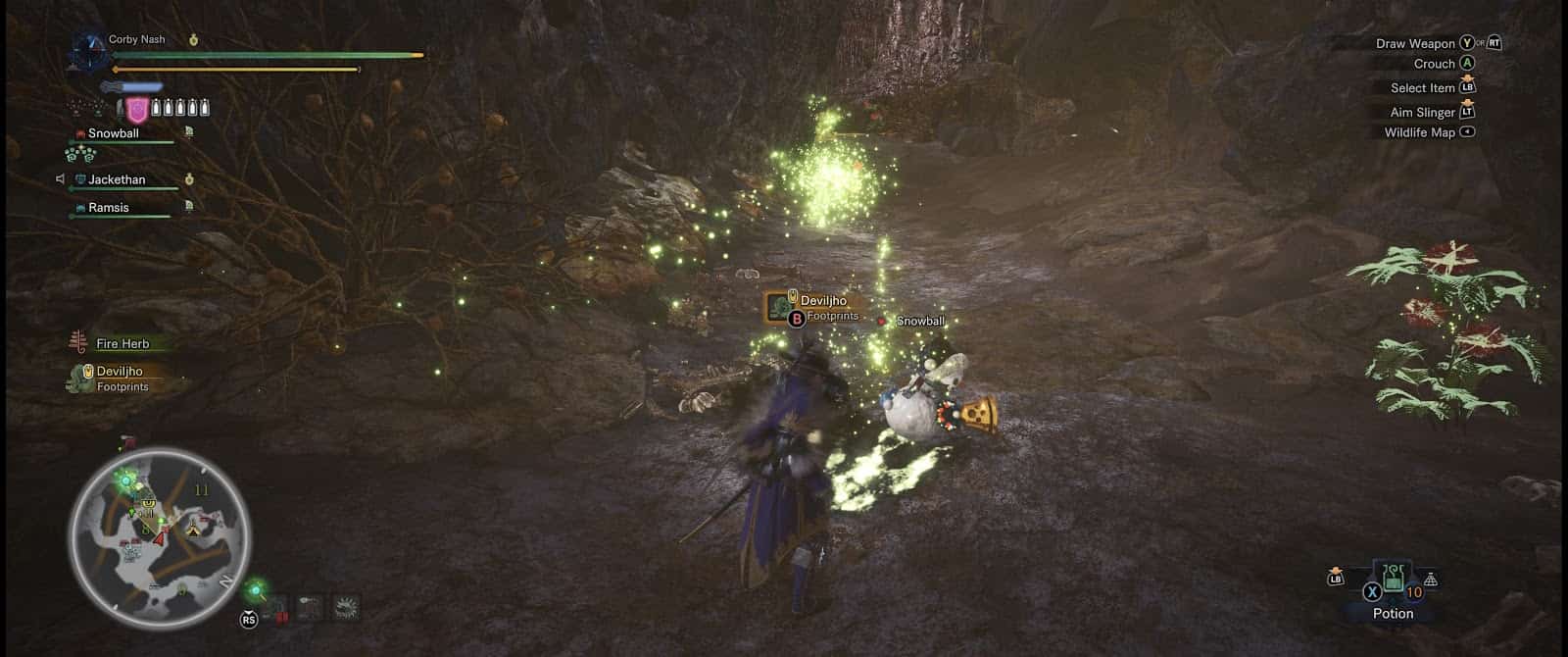Viewport: 1568px width, 657px height.
Task: Select party member Ramsis
Action: tap(108, 208)
